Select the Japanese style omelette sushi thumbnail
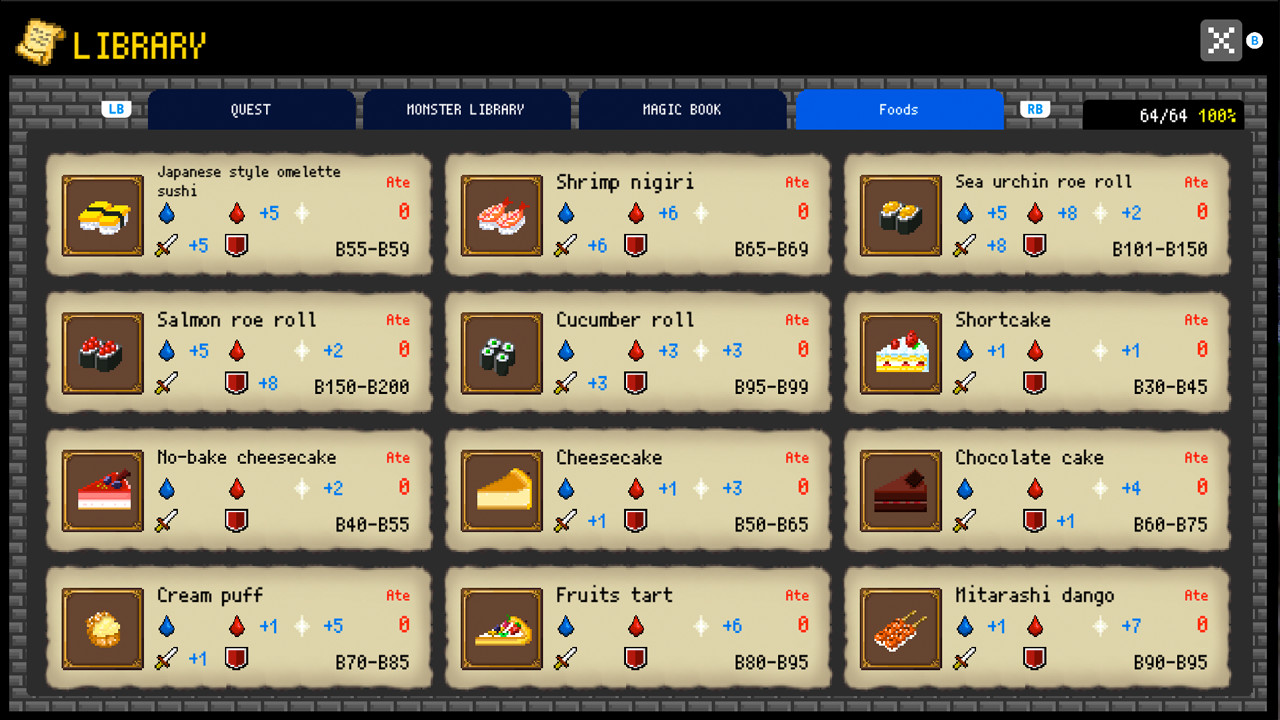 click(x=102, y=214)
